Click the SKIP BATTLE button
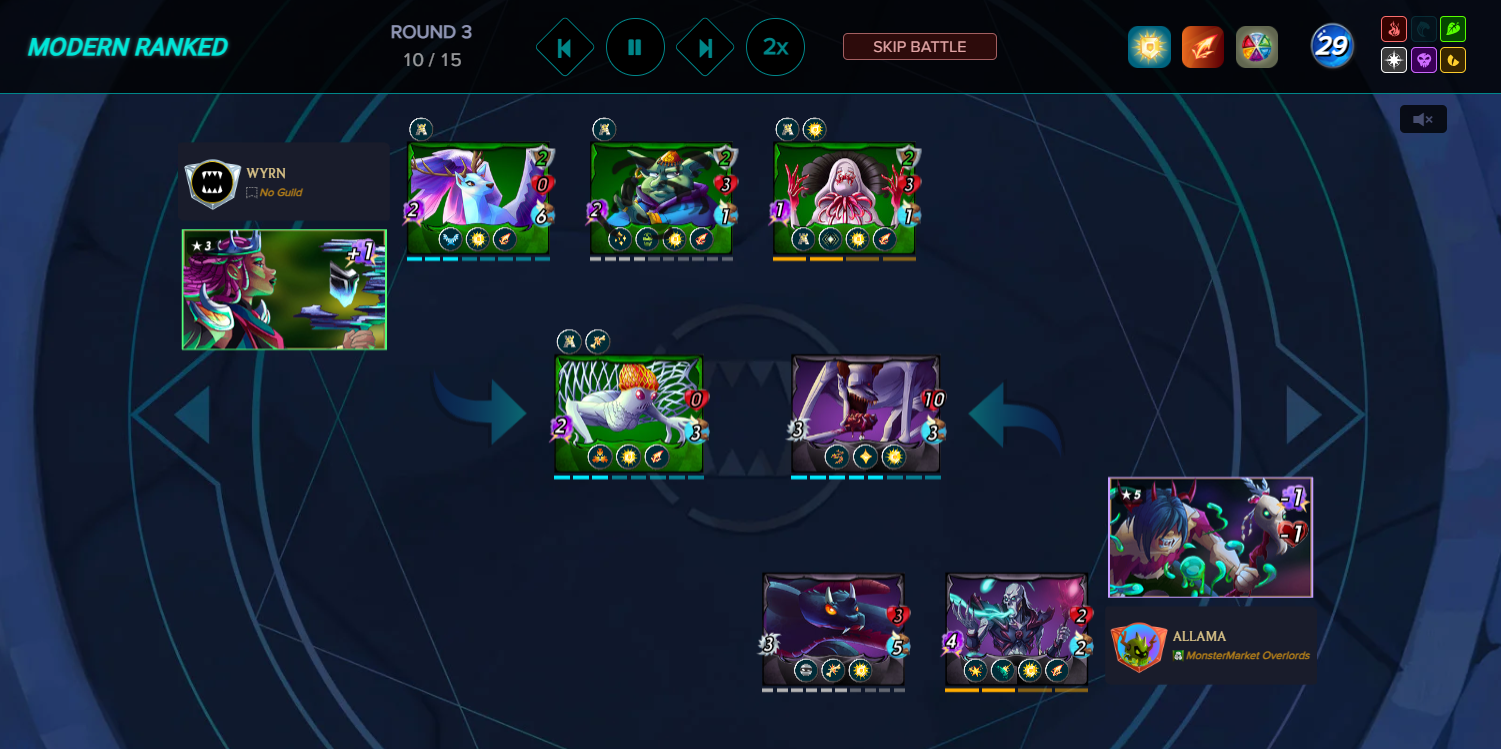This screenshot has width=1501, height=749. 919,47
